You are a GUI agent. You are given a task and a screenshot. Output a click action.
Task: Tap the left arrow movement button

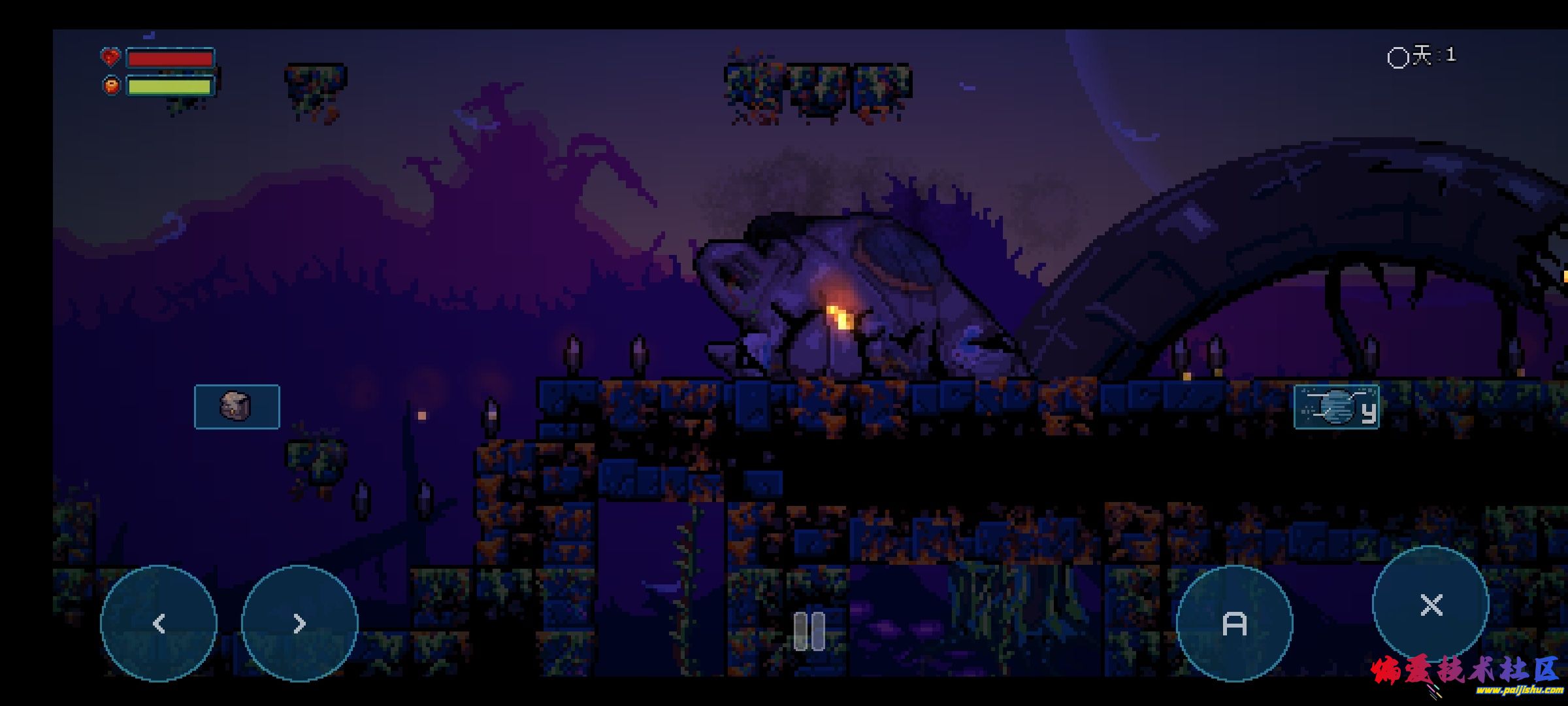(159, 623)
